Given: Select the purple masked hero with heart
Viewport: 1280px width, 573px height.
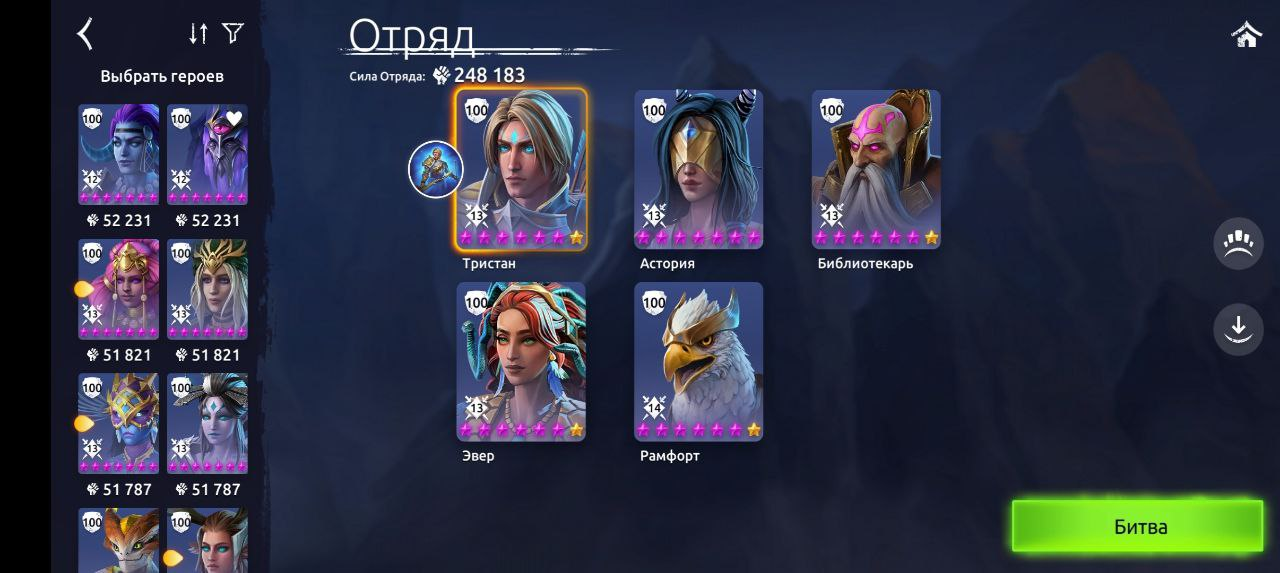Looking at the screenshot, I should tap(207, 155).
